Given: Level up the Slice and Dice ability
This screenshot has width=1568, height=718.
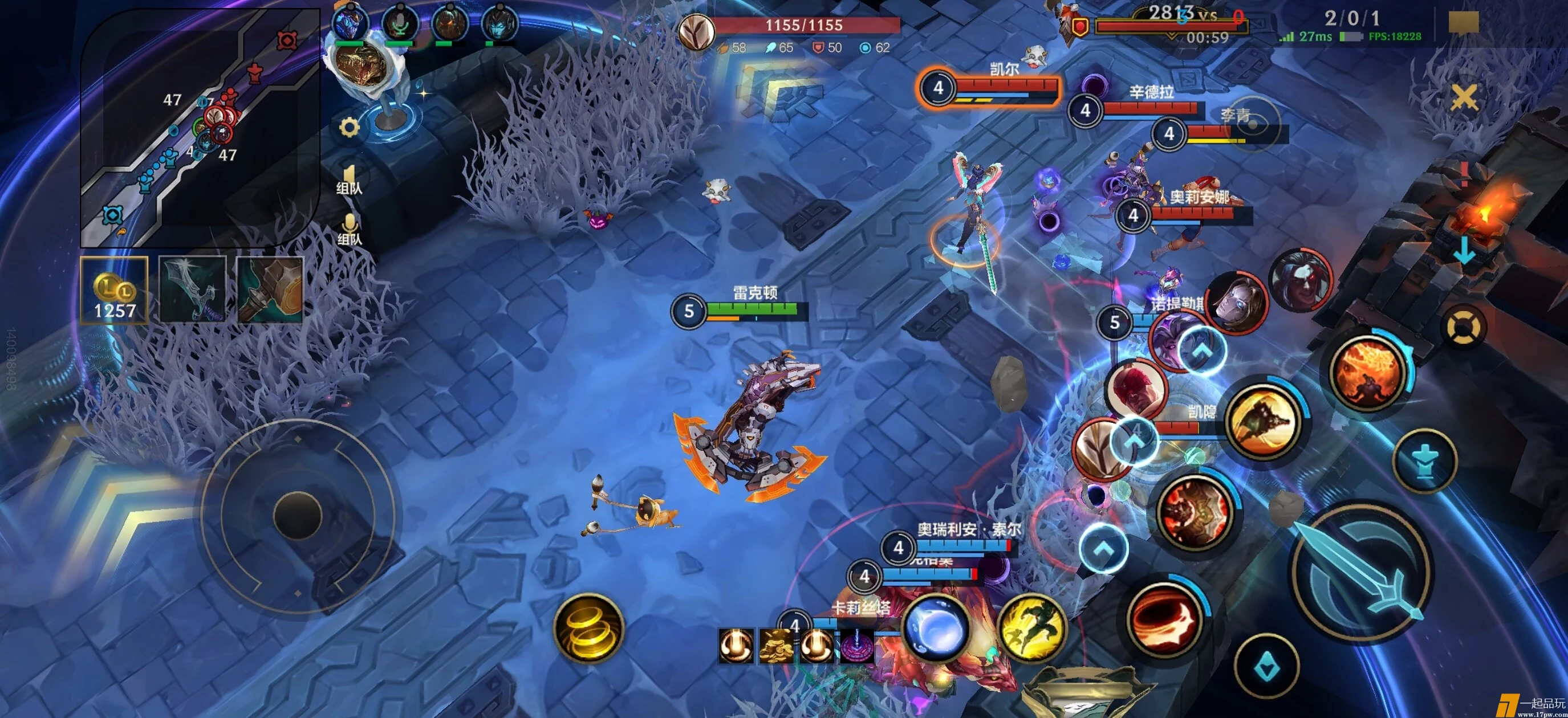Looking at the screenshot, I should (1201, 350).
